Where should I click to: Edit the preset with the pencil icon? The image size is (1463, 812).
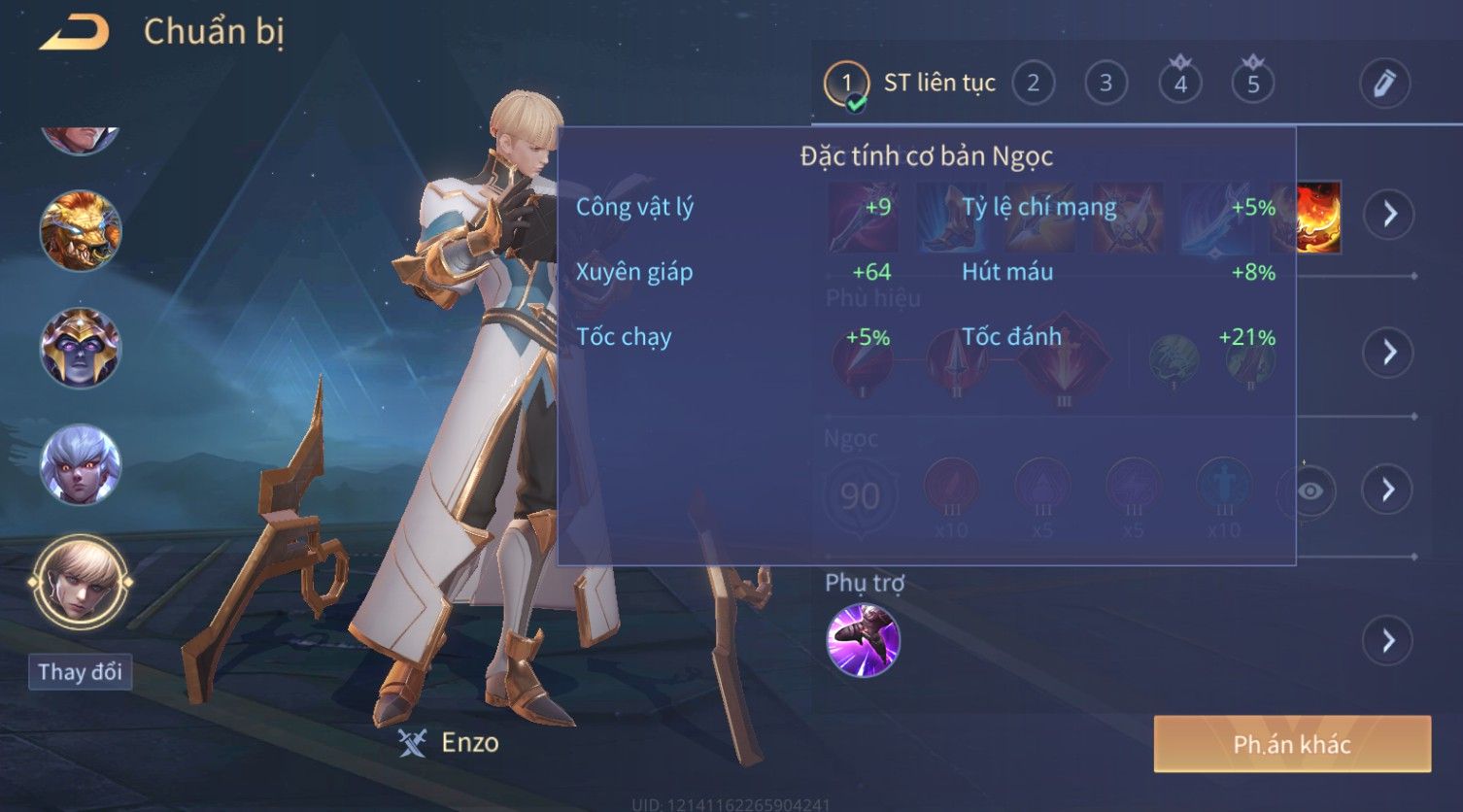pyautogui.click(x=1383, y=84)
